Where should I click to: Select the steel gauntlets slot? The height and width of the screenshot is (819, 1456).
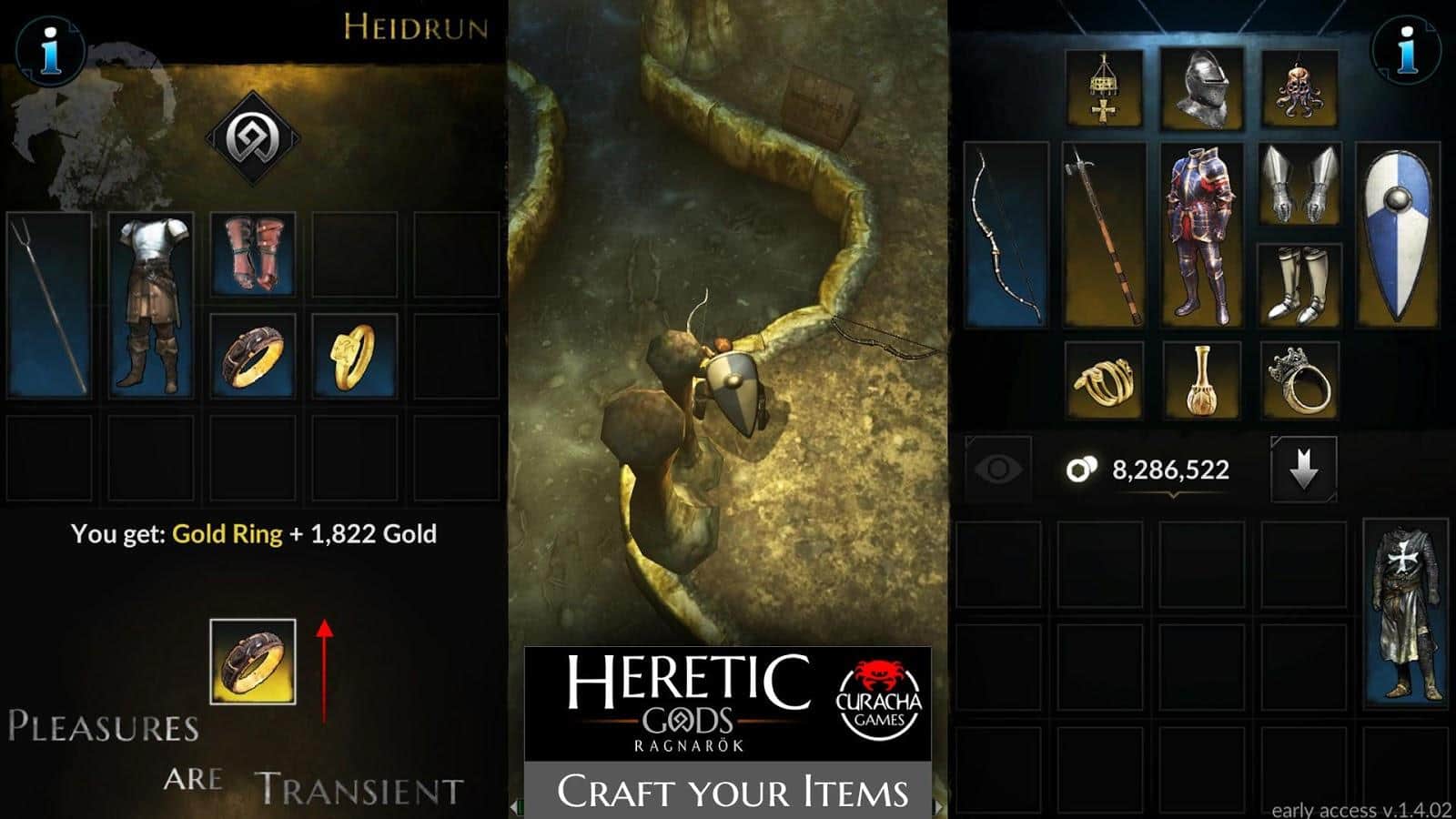coord(1299,185)
